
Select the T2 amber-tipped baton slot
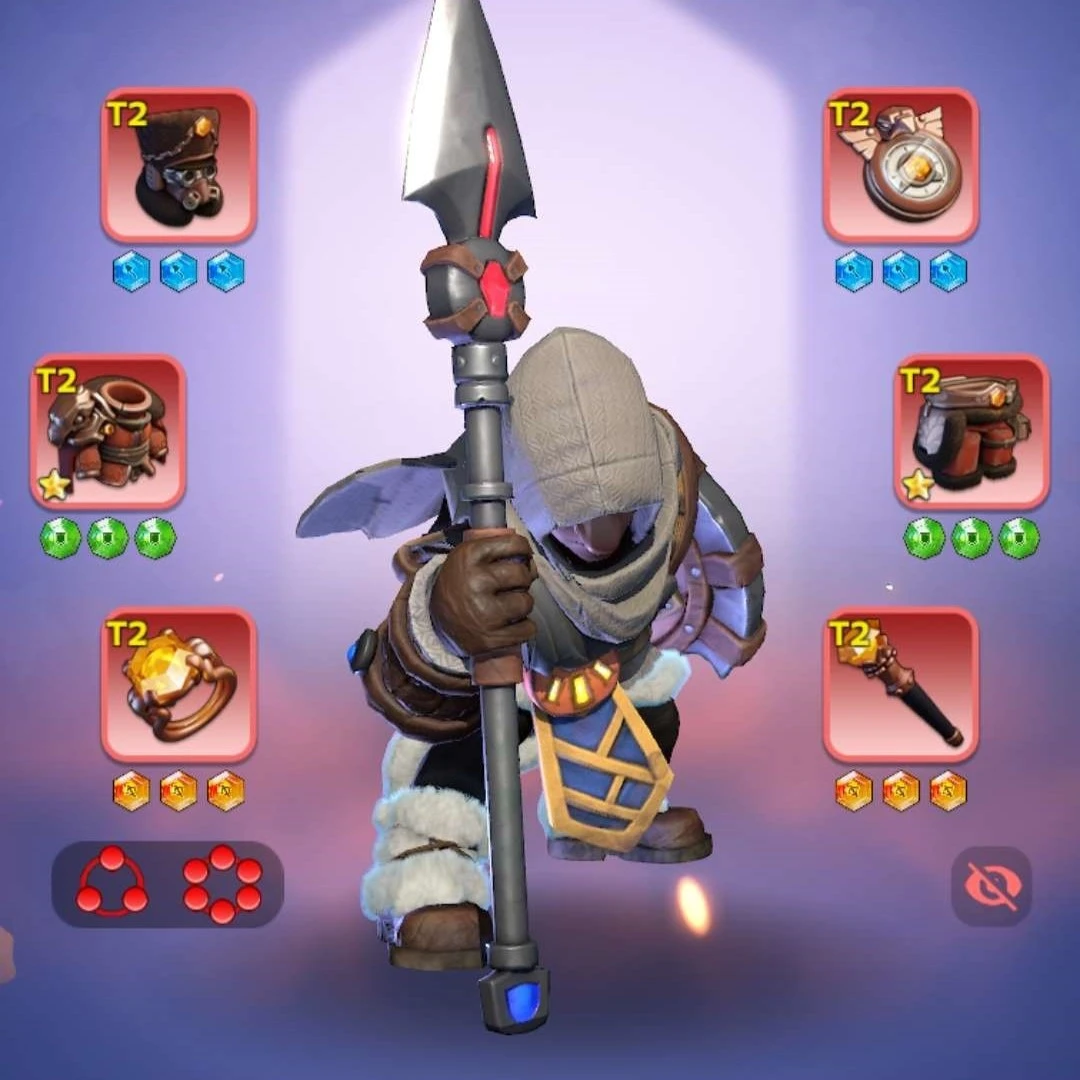pyautogui.click(x=901, y=685)
